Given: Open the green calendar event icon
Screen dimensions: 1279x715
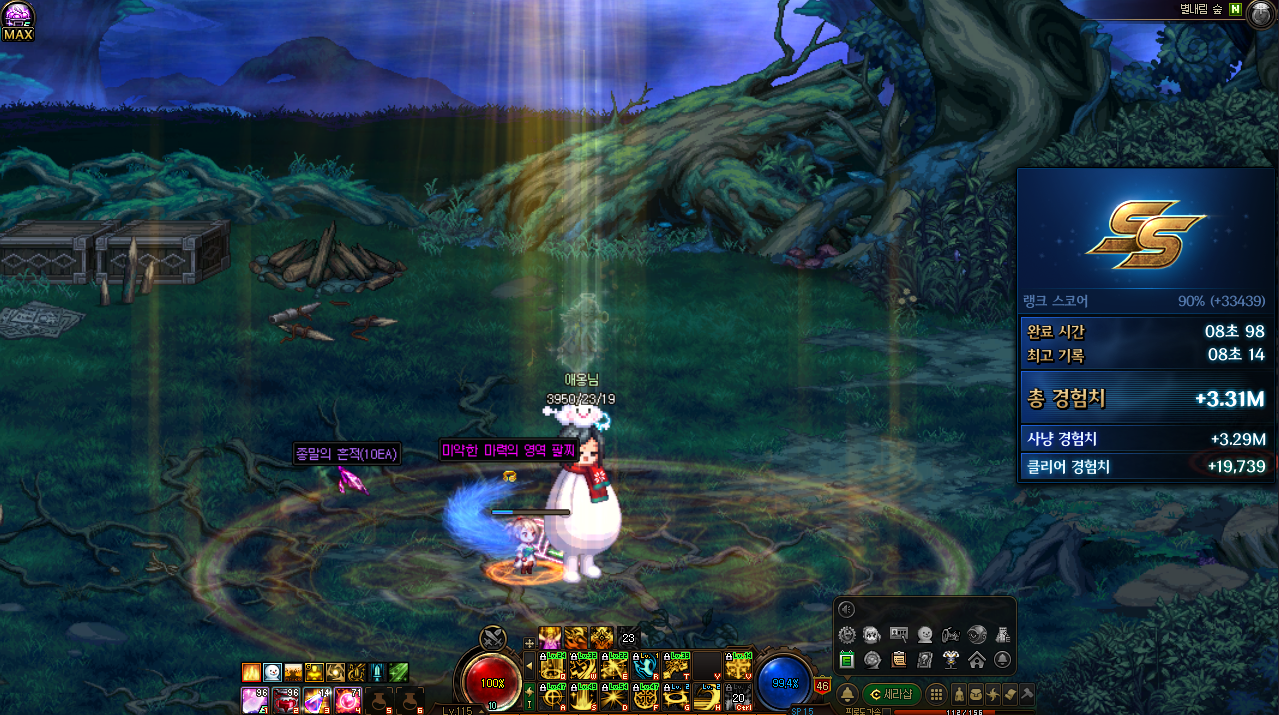Looking at the screenshot, I should point(847,659).
